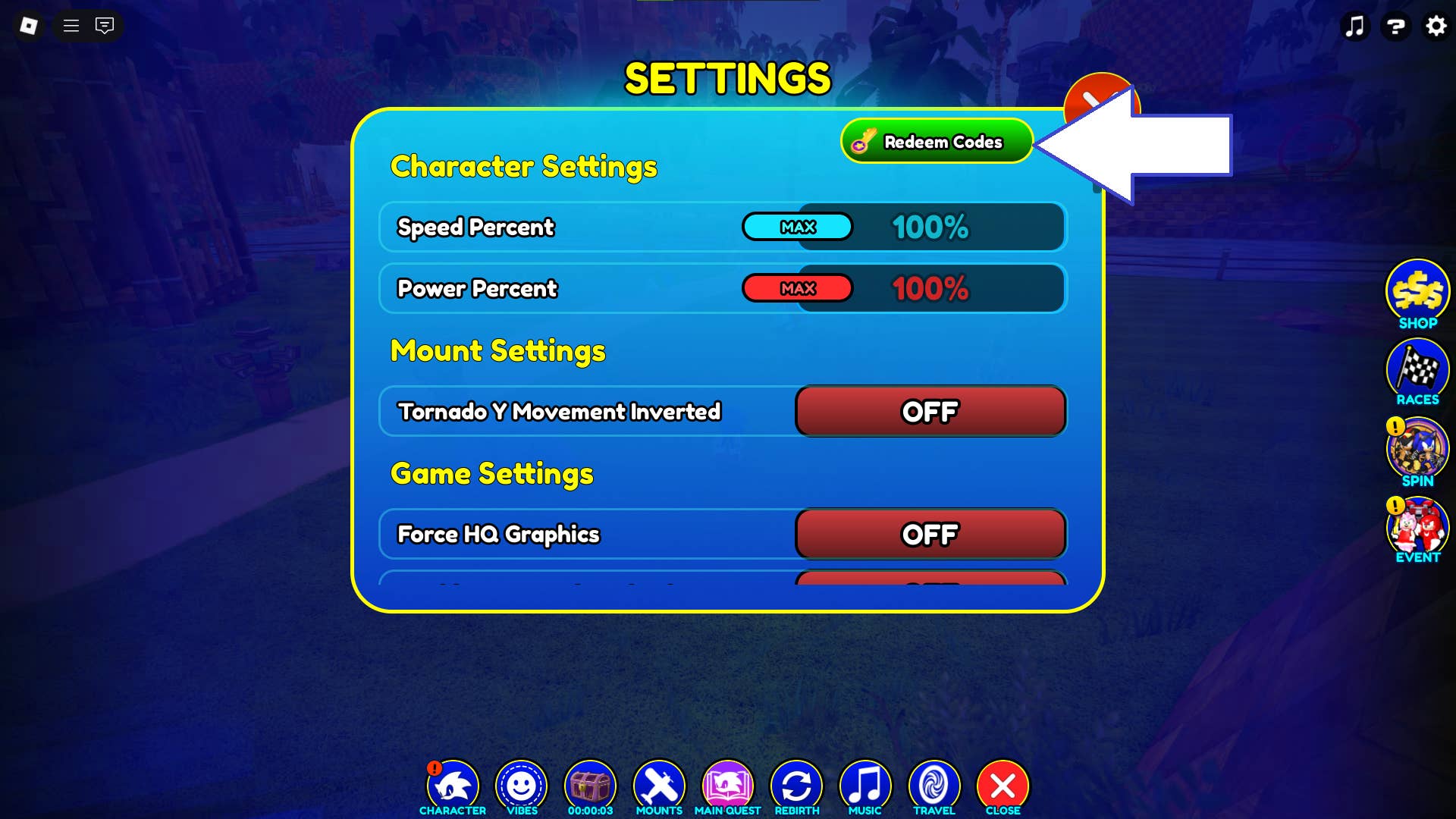The image size is (1456, 819).
Task: Click the MAX slider on Speed Percent
Action: point(797,227)
